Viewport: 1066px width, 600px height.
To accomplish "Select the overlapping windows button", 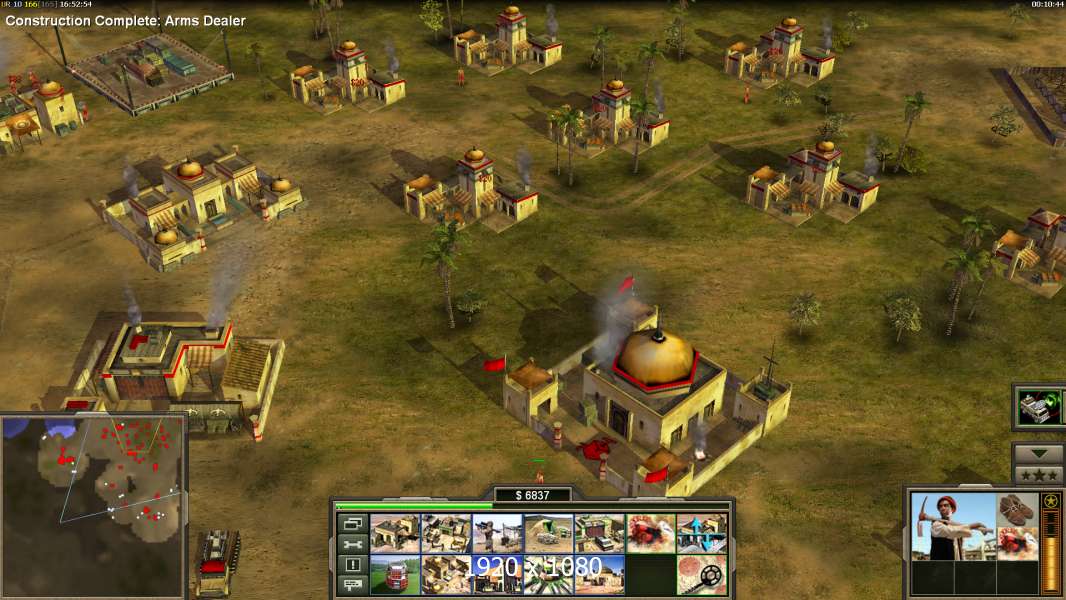I will 352,523.
